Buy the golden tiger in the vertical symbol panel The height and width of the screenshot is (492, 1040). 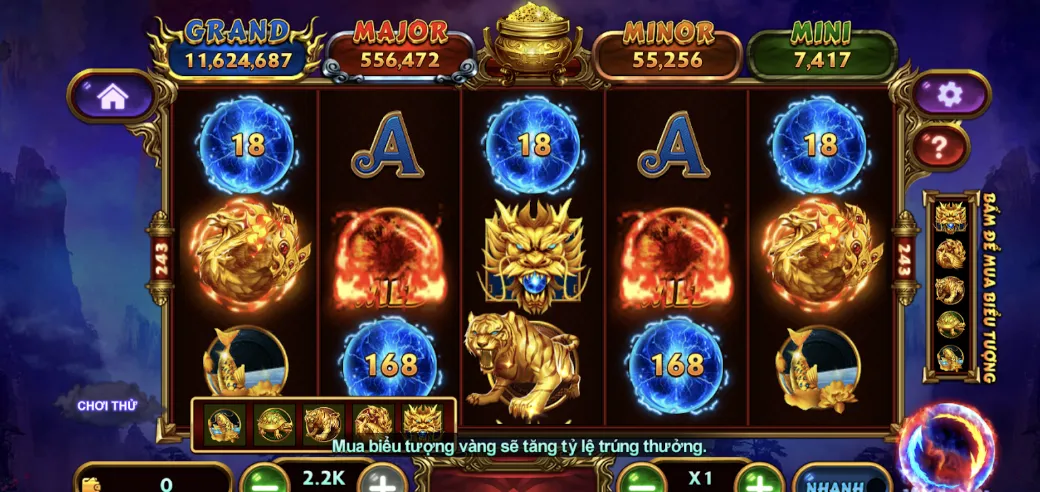[950, 289]
